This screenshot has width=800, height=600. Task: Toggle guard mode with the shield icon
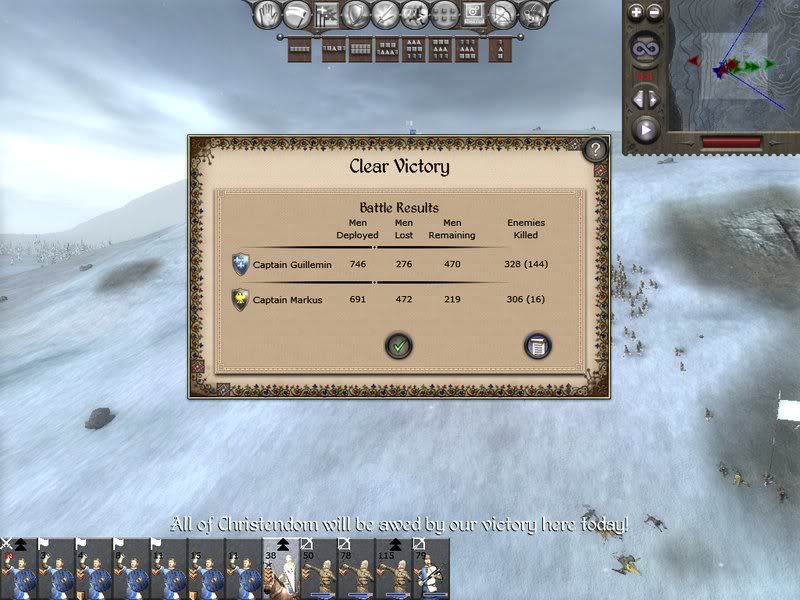355,14
